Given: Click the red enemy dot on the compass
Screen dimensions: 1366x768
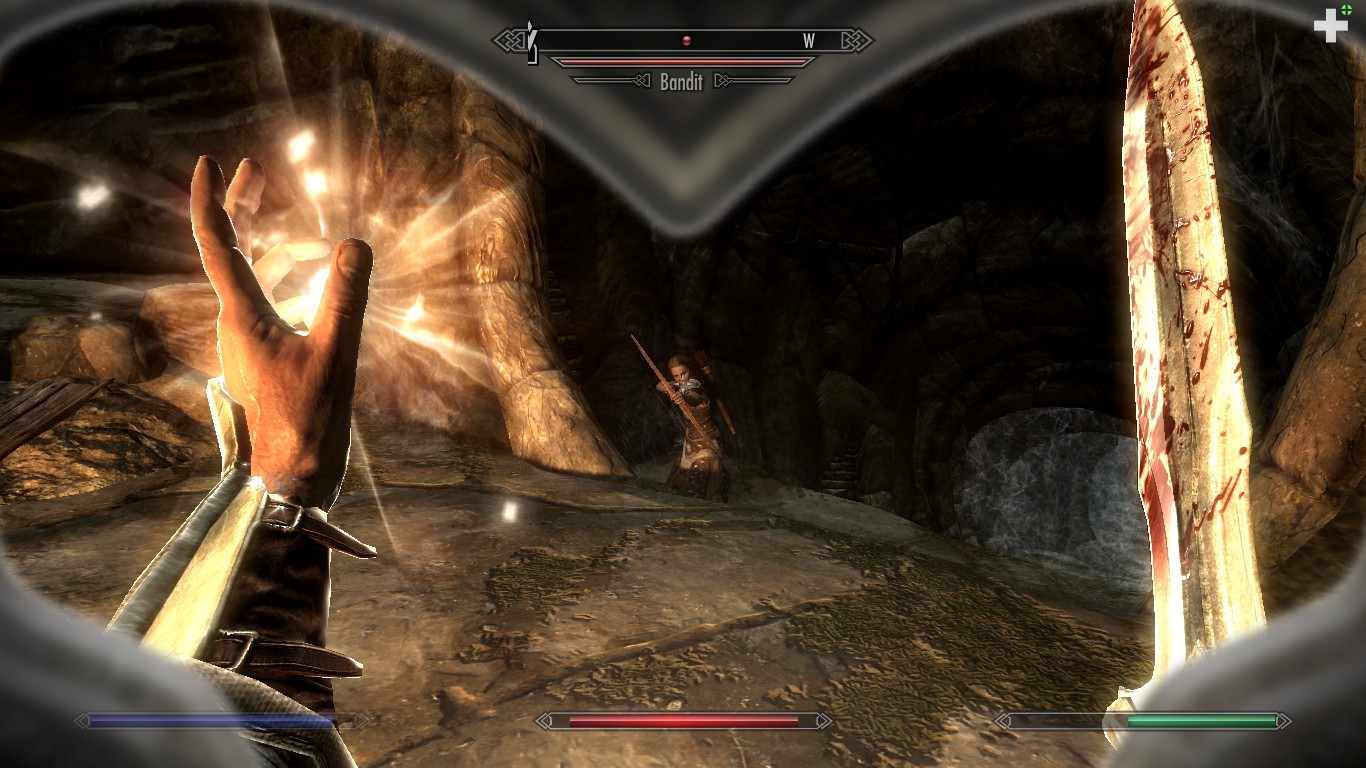Looking at the screenshot, I should coord(686,41).
